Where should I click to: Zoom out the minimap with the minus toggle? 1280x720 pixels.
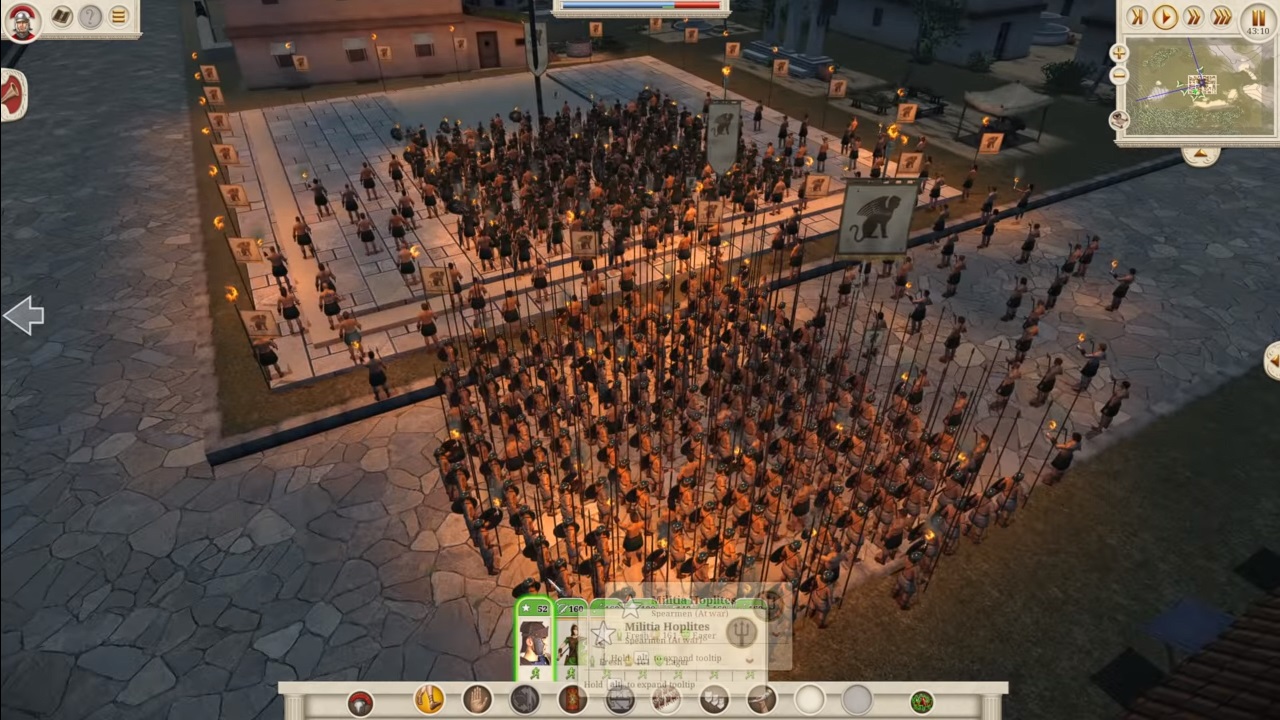(x=1119, y=74)
